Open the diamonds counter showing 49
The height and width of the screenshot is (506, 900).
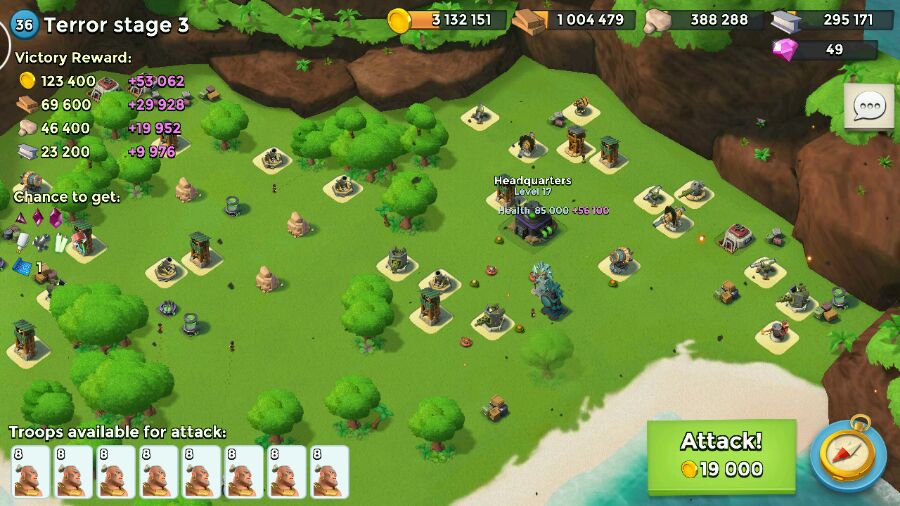826,49
